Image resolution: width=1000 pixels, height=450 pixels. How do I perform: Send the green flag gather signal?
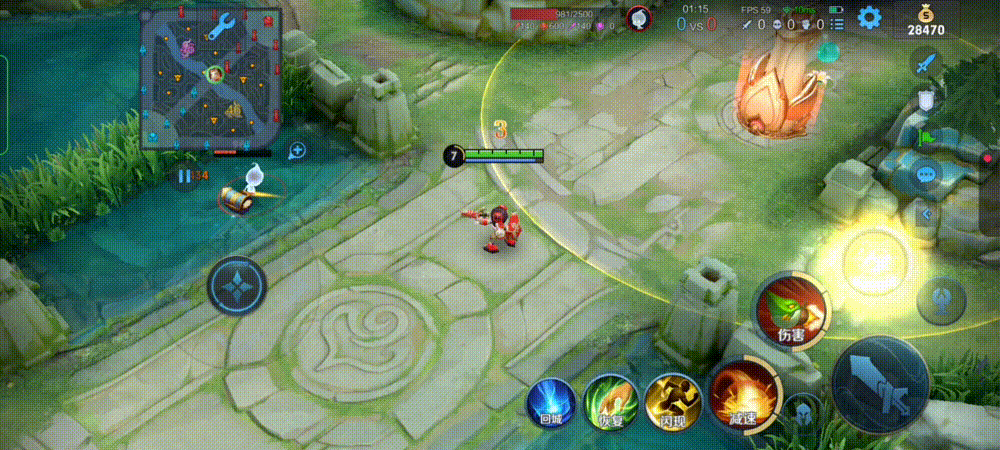click(x=927, y=136)
